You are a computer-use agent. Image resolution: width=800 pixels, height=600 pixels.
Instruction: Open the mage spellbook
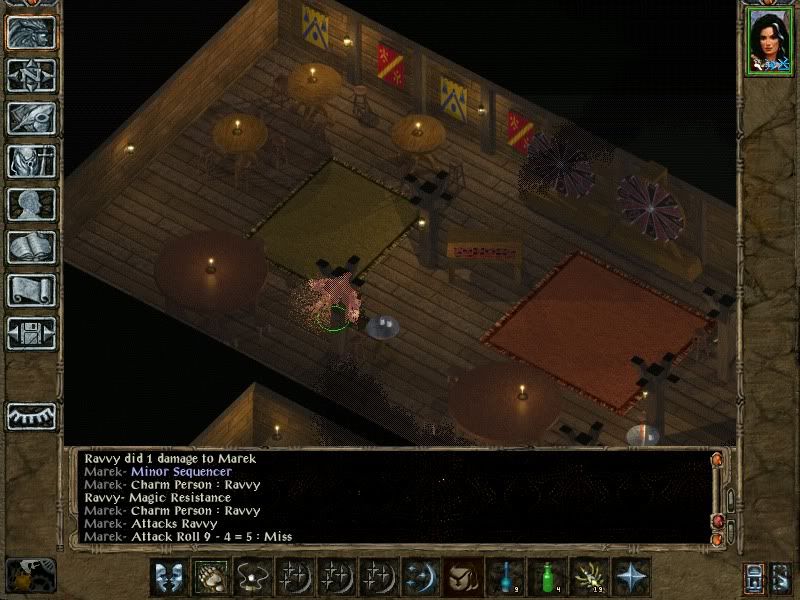31,247
